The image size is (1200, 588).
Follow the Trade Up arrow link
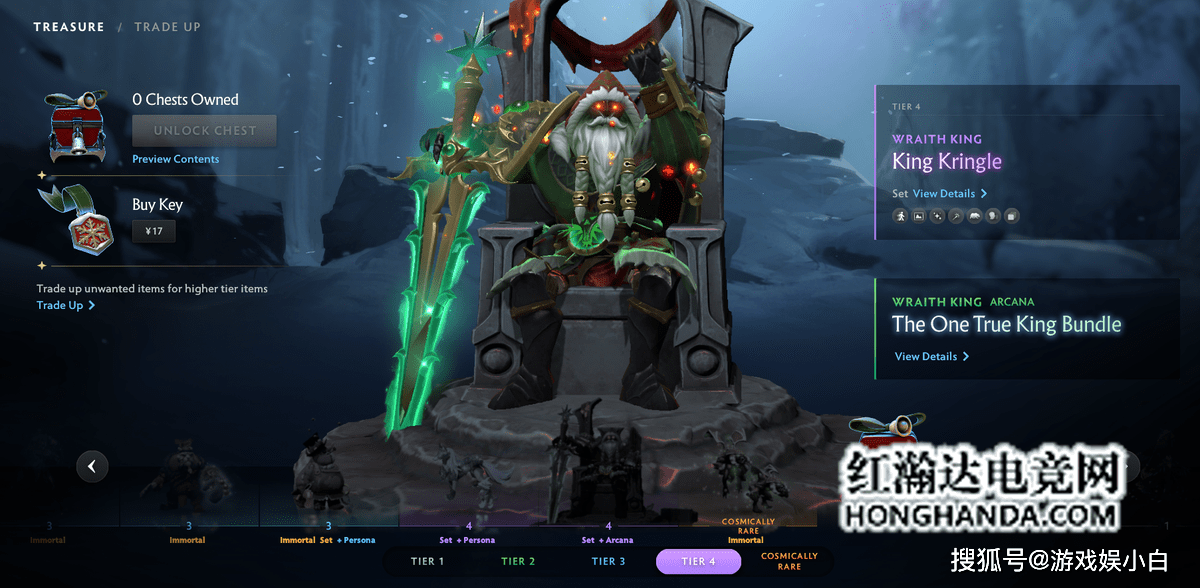pos(66,305)
